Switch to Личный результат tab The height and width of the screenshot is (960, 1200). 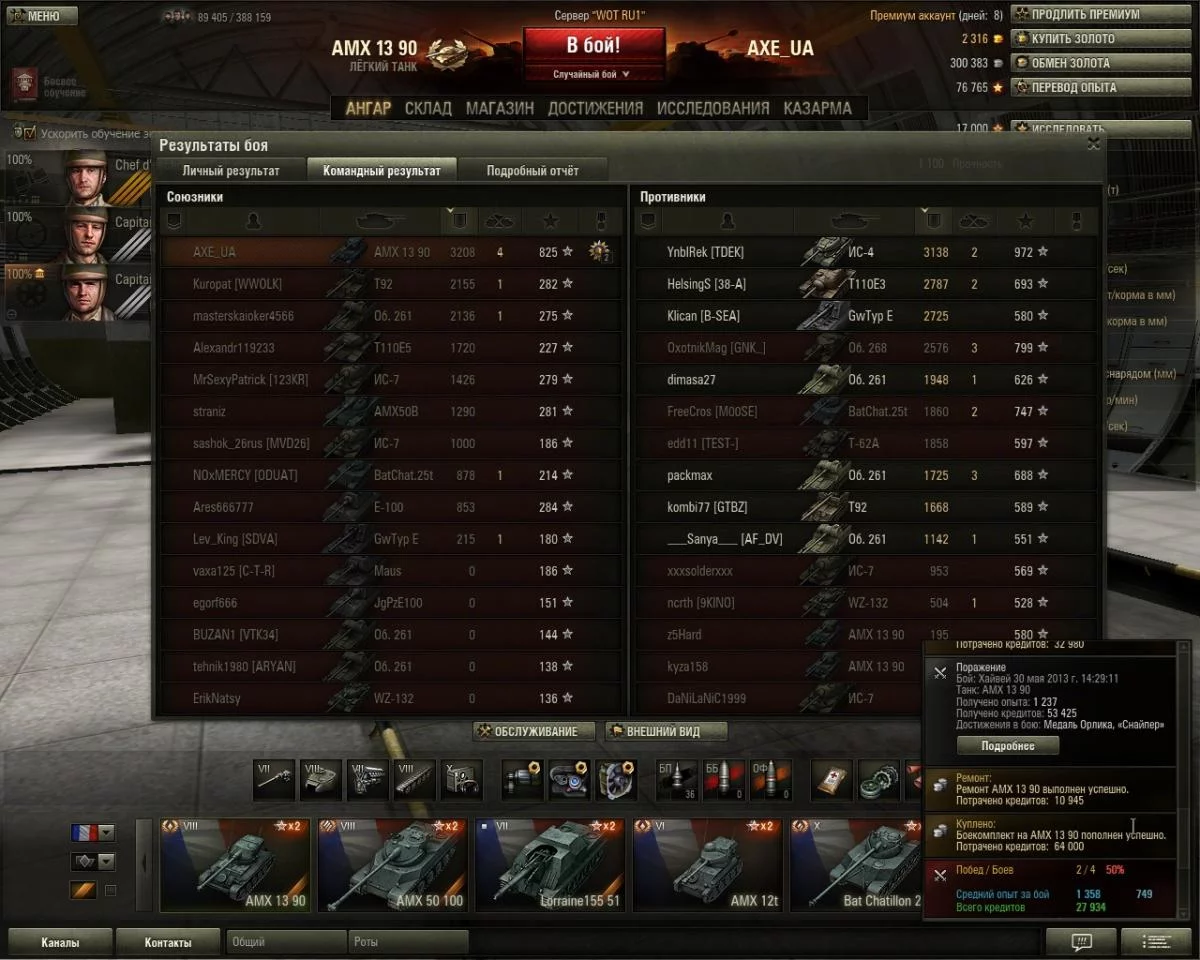pos(230,170)
